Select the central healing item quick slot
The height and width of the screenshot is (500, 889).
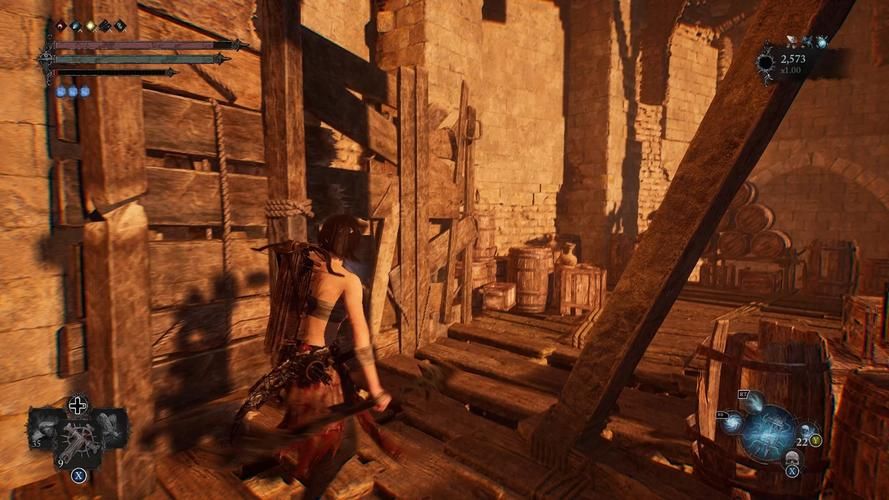77,436
